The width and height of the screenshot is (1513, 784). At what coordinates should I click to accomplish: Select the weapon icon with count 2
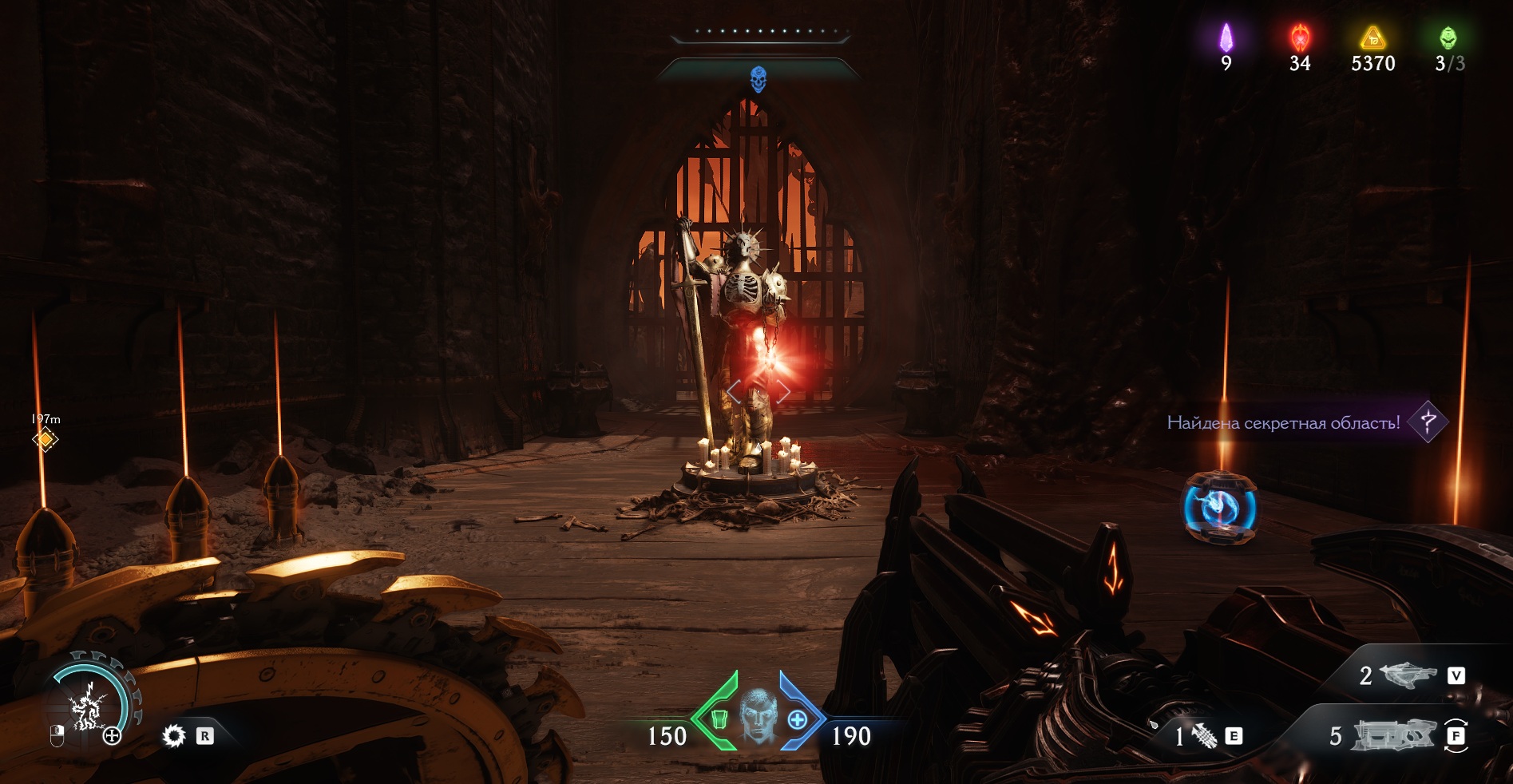(x=1409, y=675)
